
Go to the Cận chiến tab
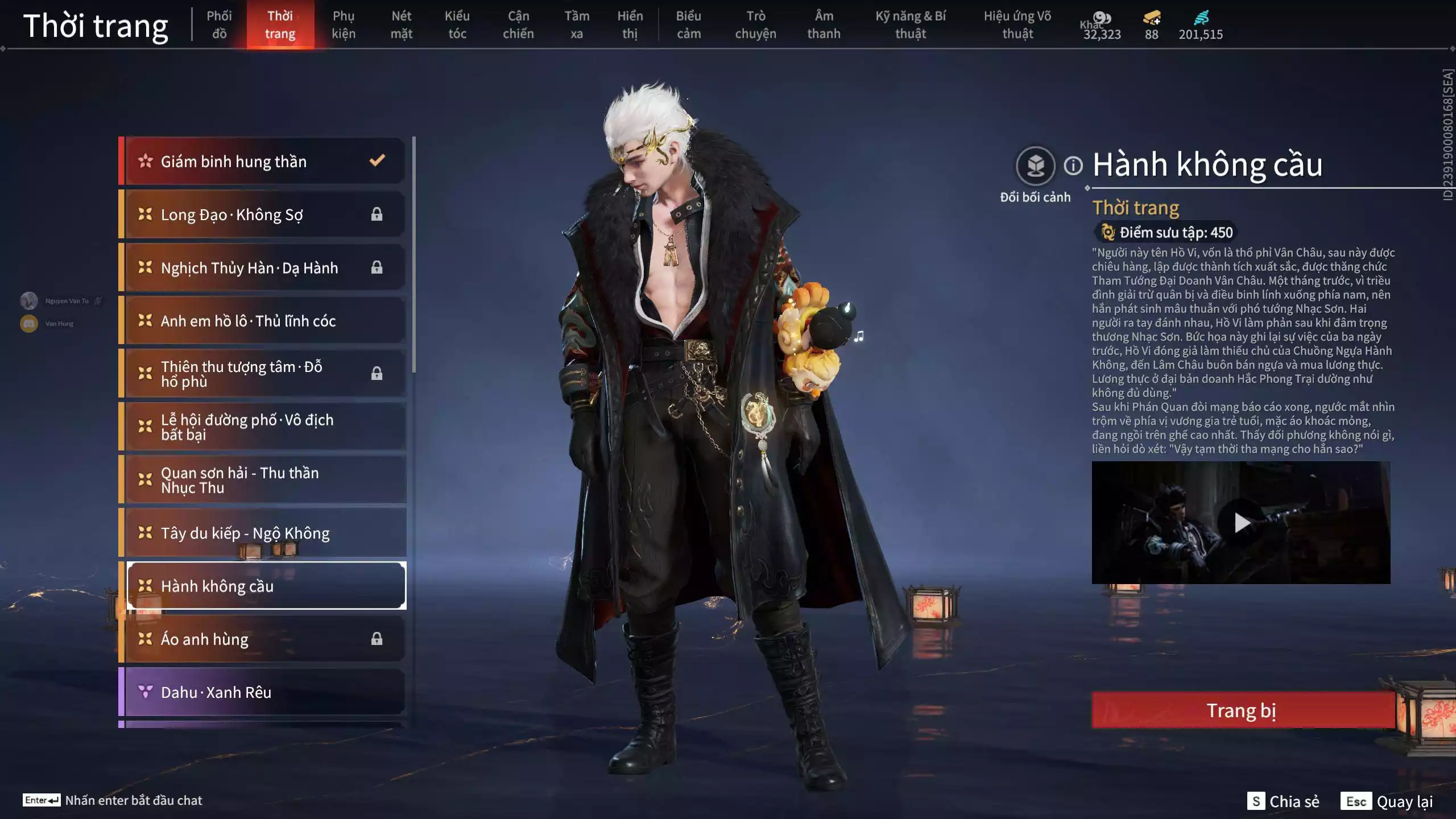coord(518,24)
